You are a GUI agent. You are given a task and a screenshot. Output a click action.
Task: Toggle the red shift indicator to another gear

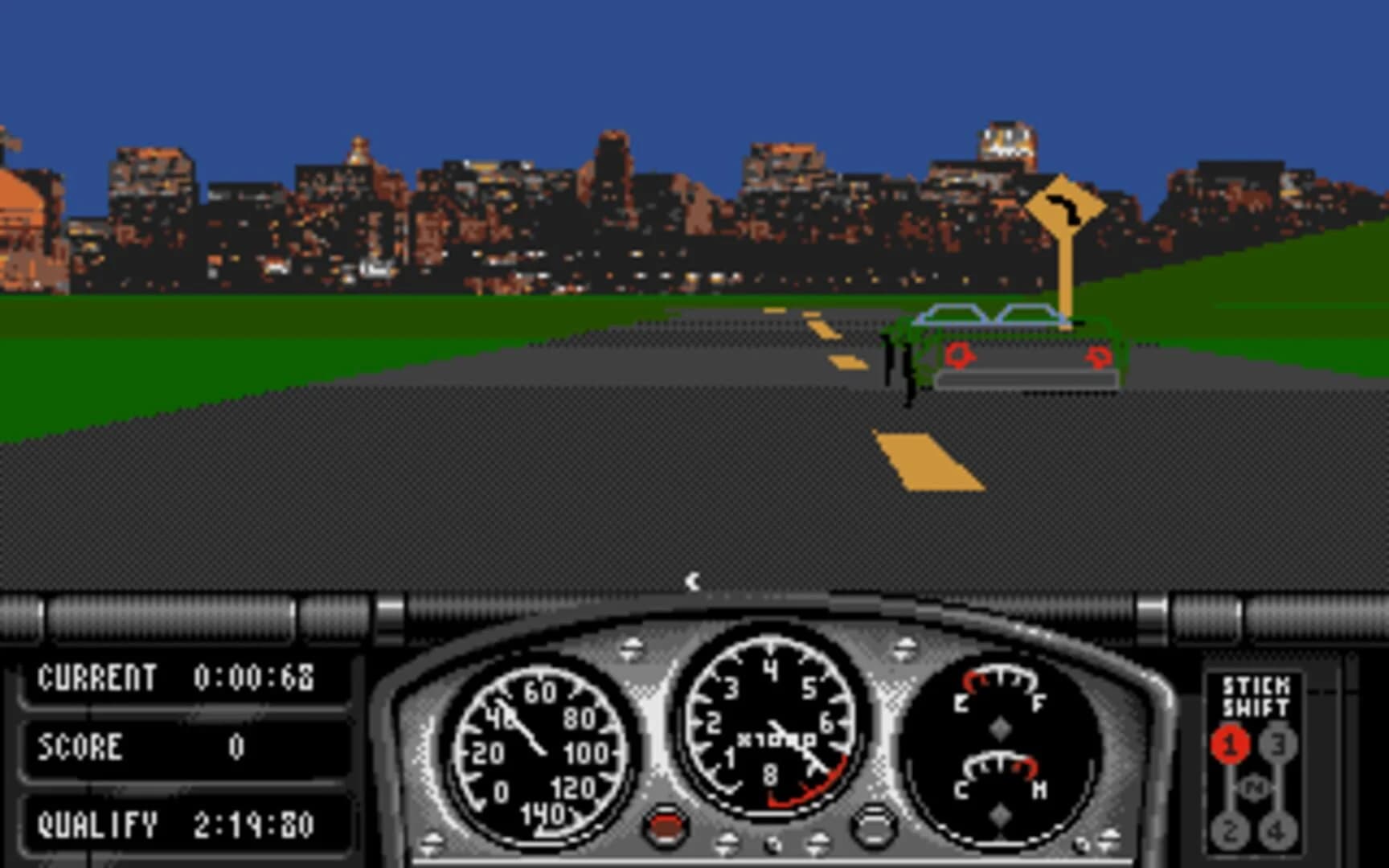[x=1231, y=829]
